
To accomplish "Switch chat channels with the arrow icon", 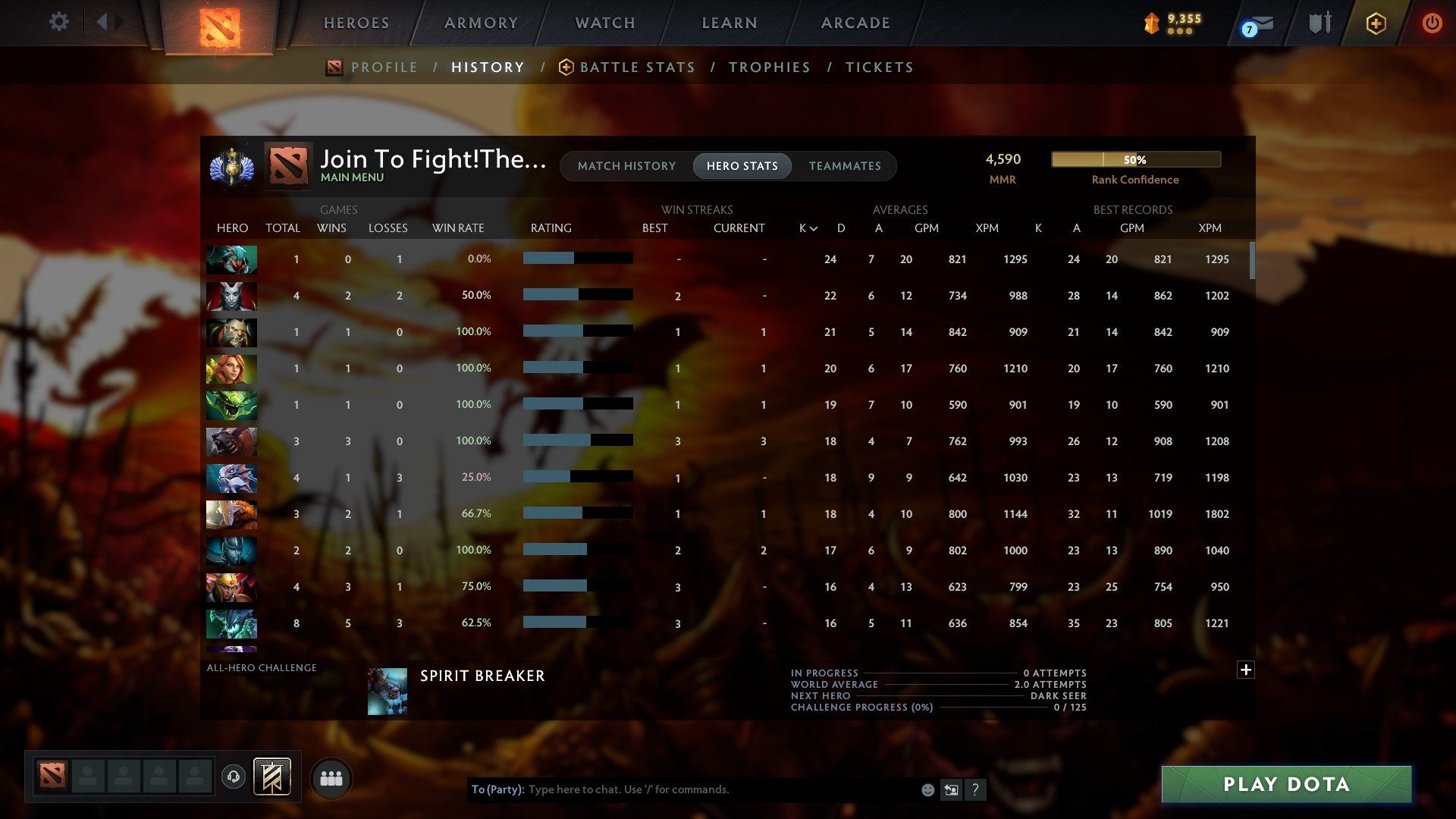I will [951, 789].
